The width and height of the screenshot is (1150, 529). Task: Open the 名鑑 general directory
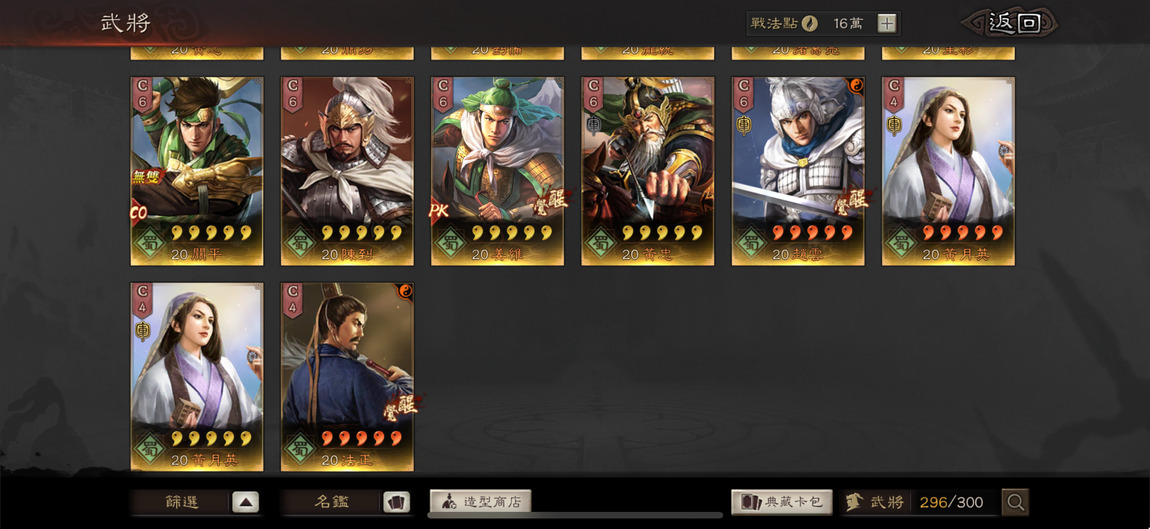point(346,502)
